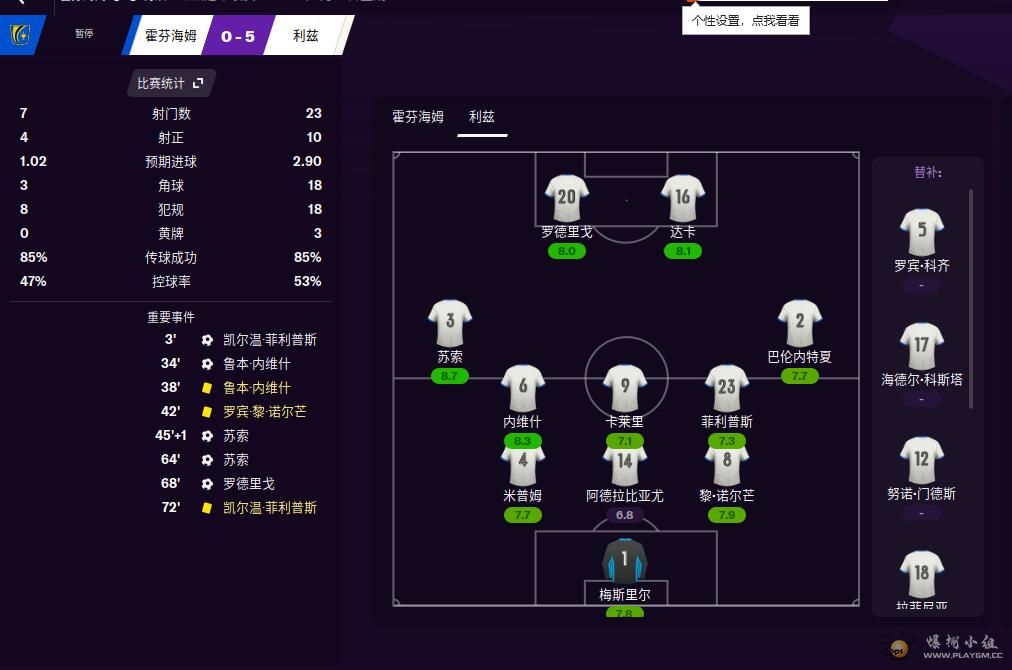The image size is (1012, 670).
Task: Select midfielder 菲利普斯 number 23 shirt
Action: 727,388
